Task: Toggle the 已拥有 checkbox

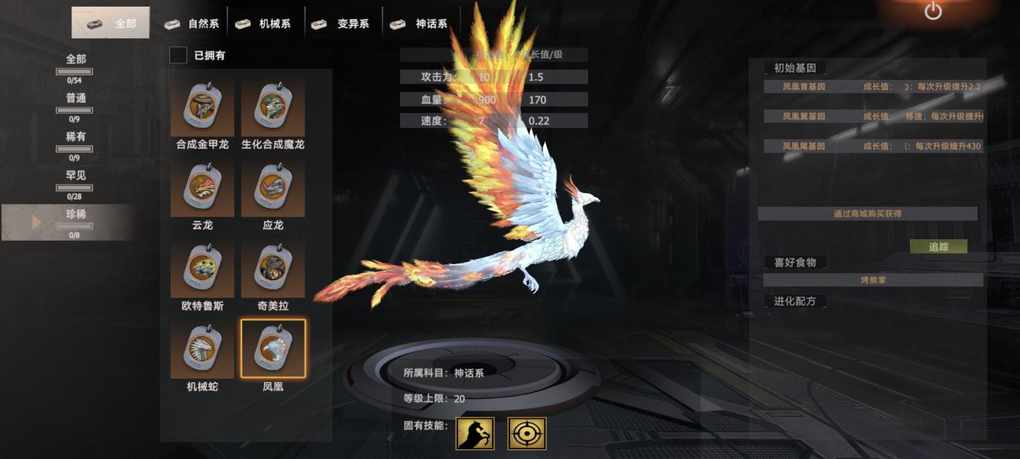Action: [x=178, y=55]
